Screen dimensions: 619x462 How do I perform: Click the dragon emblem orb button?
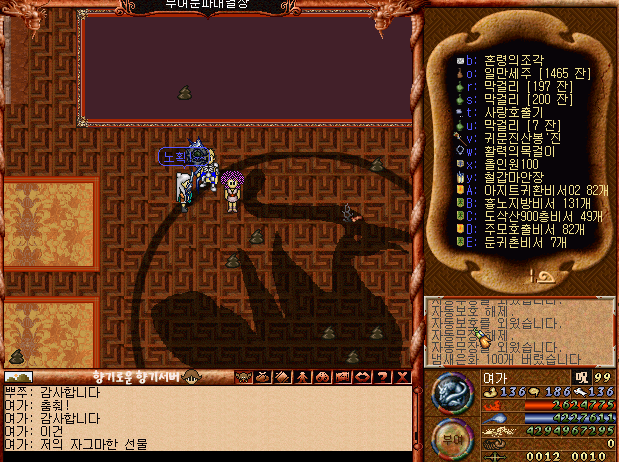tap(449, 392)
